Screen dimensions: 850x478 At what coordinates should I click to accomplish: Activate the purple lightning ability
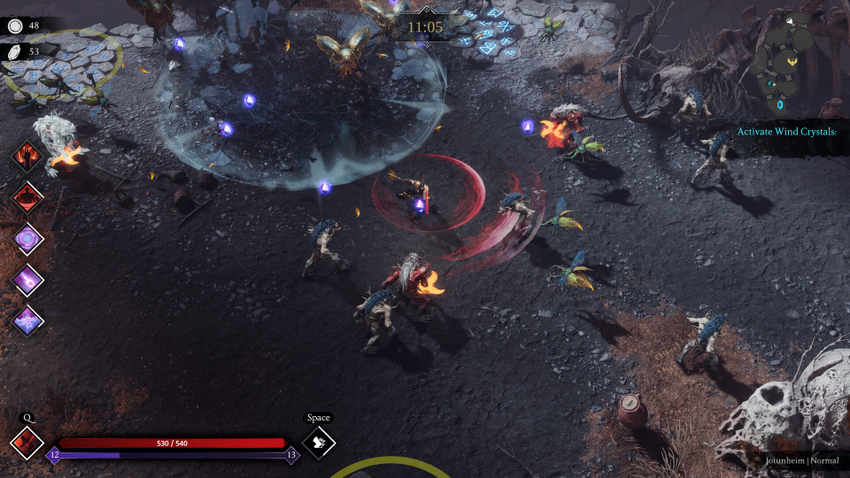[27, 320]
